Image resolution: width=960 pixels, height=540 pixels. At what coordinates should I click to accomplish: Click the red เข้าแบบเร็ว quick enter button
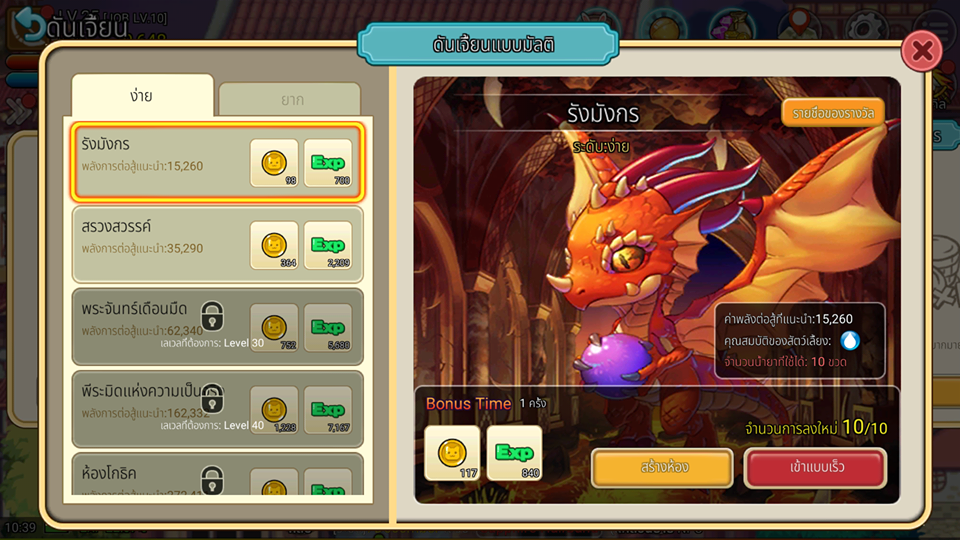(814, 467)
